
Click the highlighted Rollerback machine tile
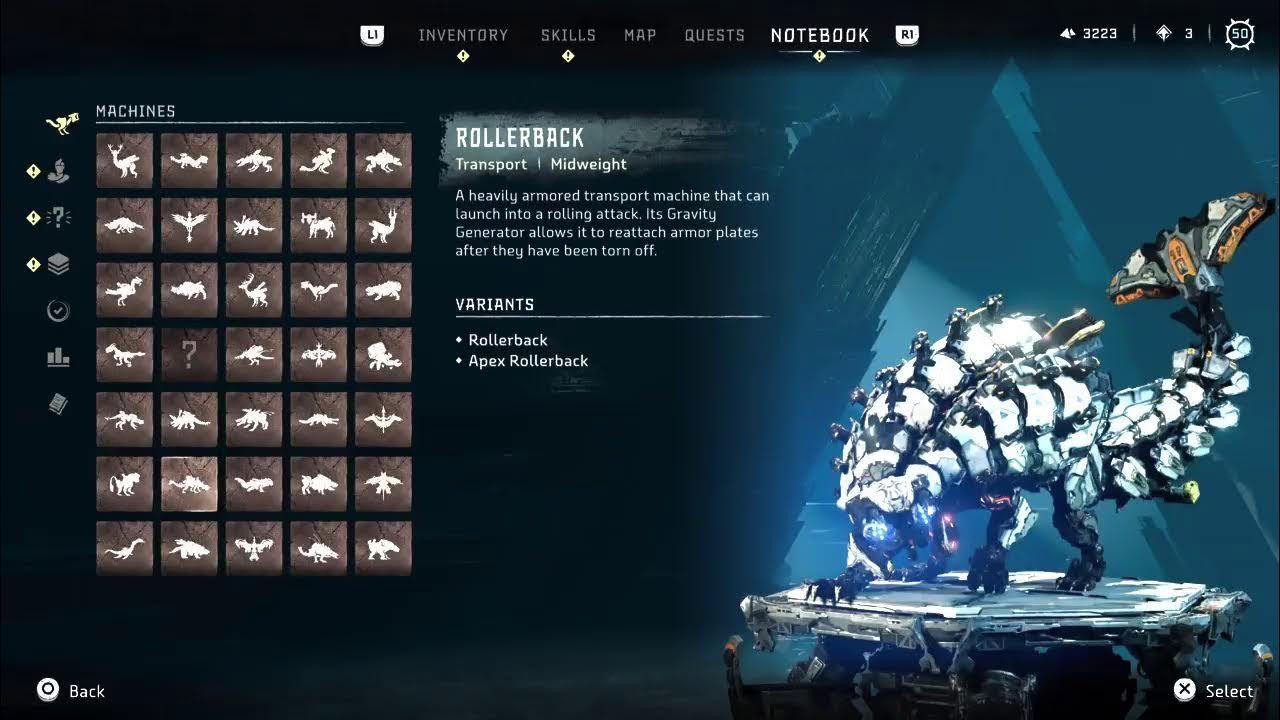pos(189,484)
